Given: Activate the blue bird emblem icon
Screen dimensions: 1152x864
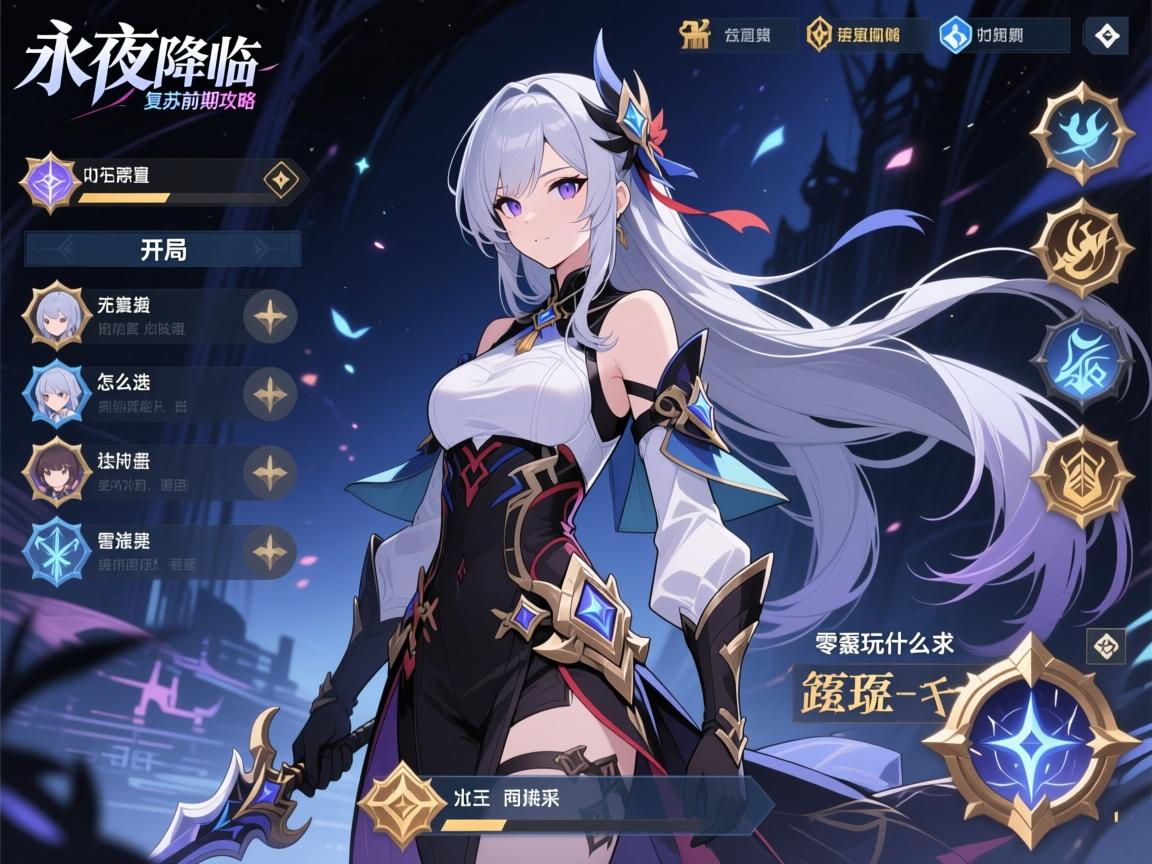Looking at the screenshot, I should pyautogui.click(x=1082, y=133).
